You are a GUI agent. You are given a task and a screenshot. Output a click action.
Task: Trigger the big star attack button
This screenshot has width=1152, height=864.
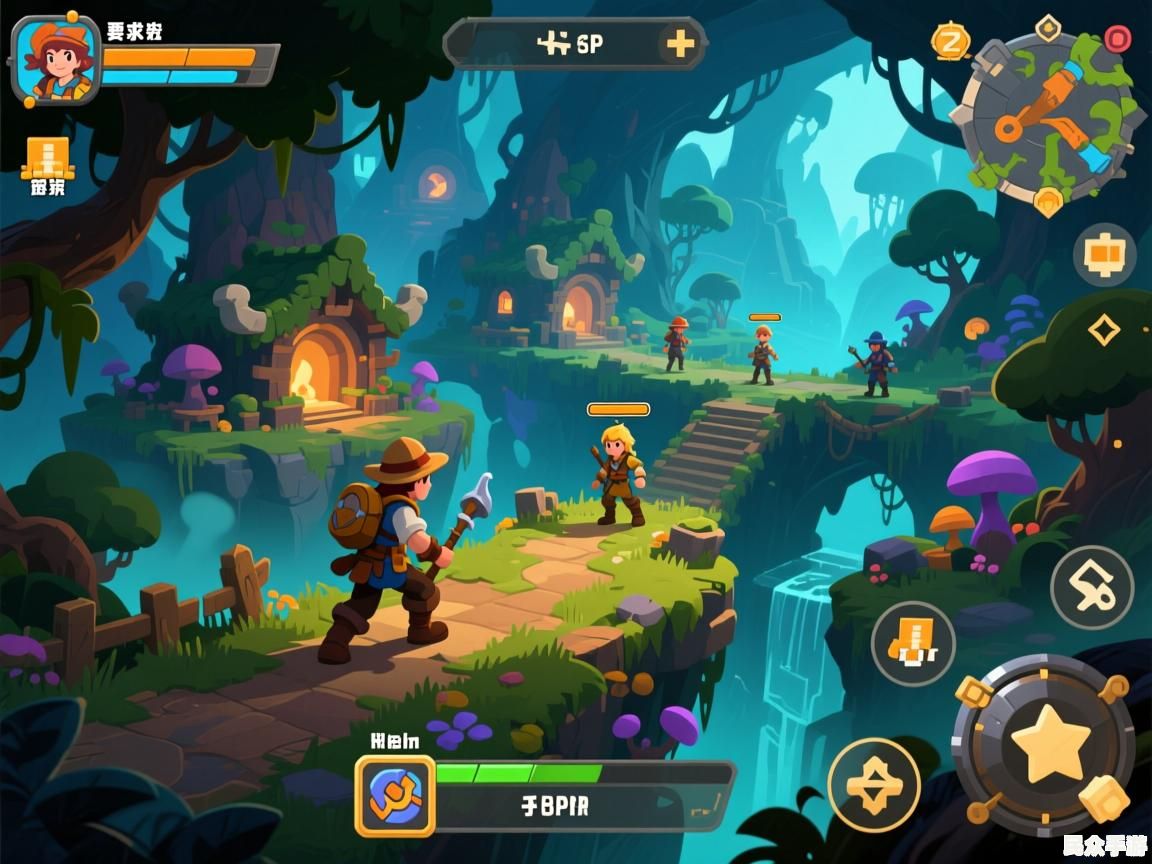pyautogui.click(x=1049, y=745)
